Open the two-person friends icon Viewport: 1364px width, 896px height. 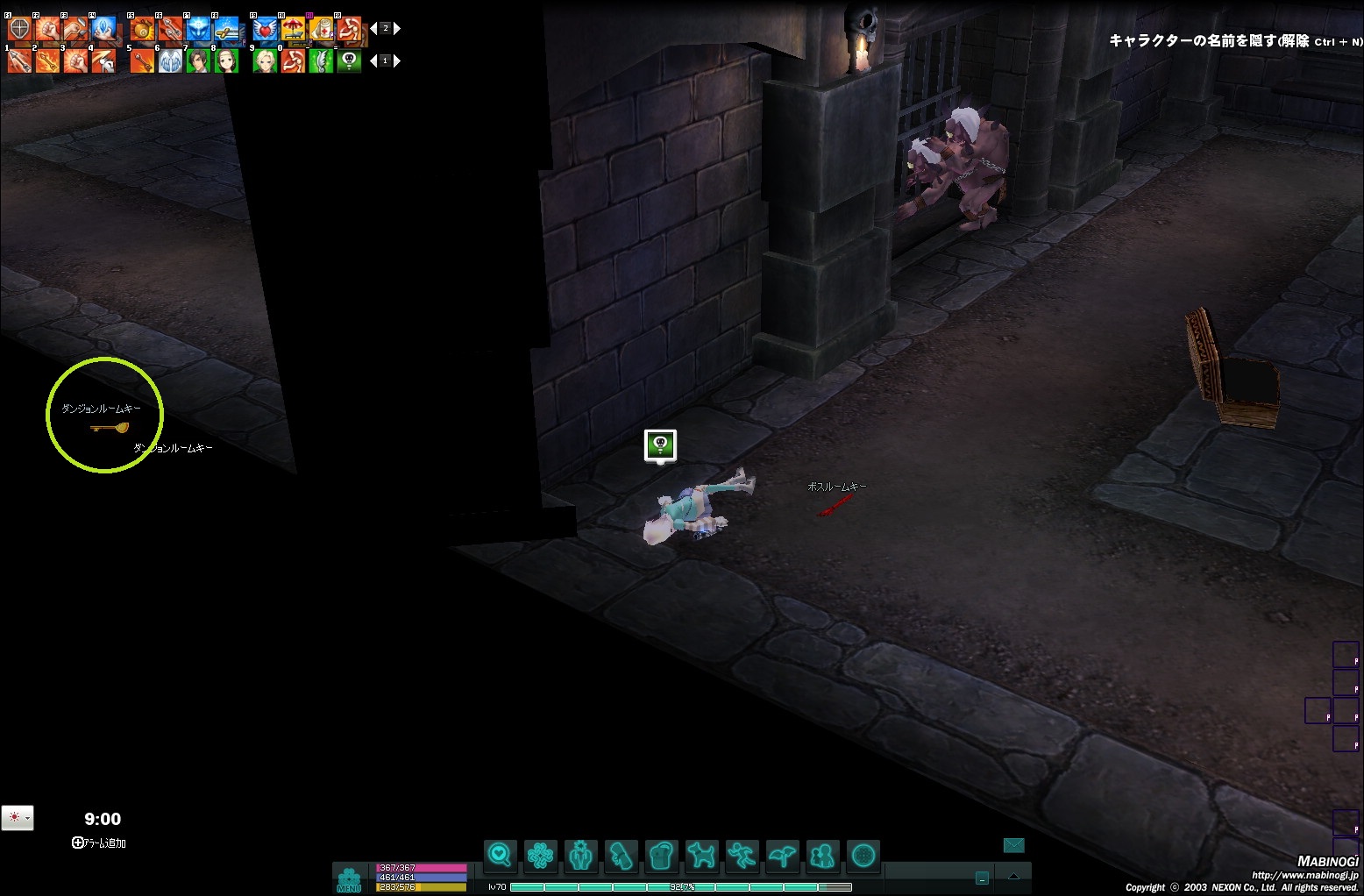coord(822,855)
